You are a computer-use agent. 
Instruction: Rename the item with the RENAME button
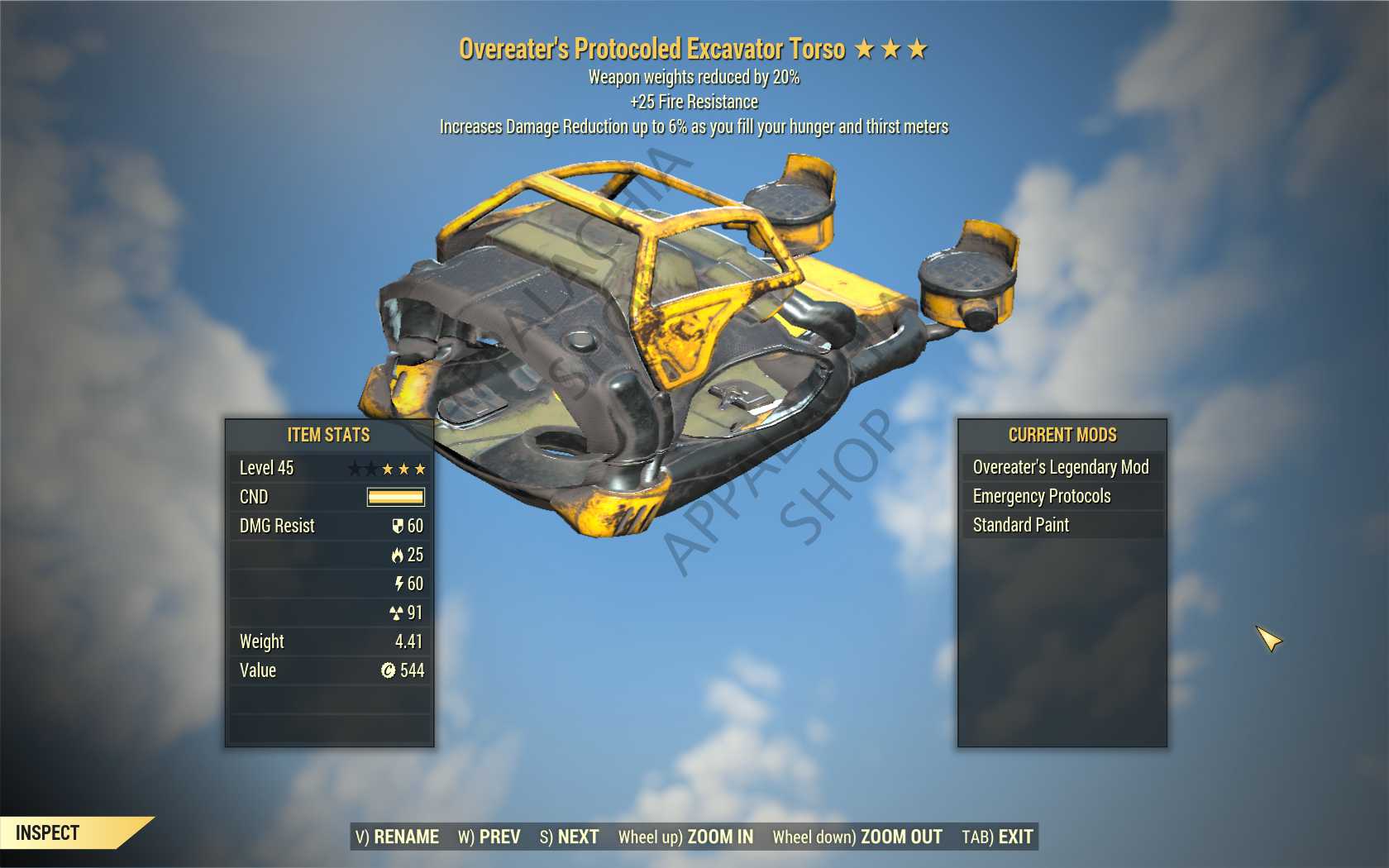click(x=397, y=837)
